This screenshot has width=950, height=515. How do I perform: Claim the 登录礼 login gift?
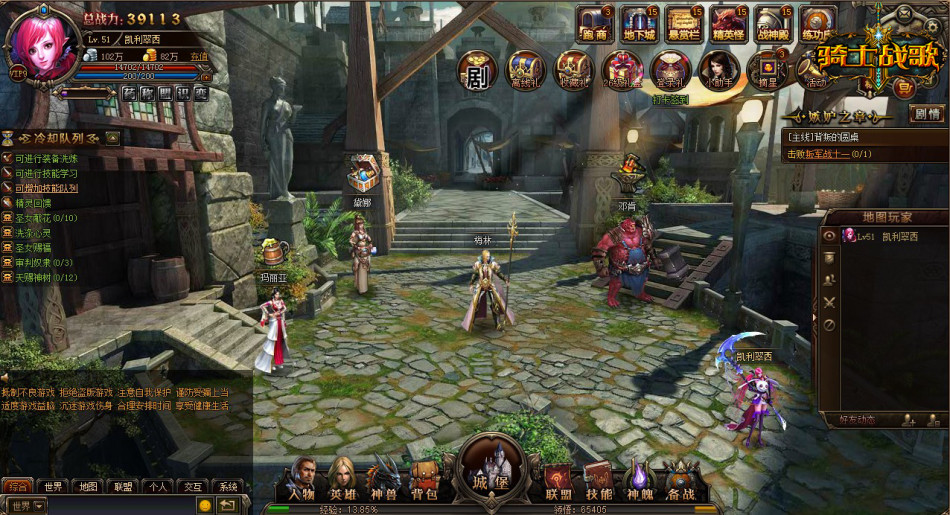point(670,72)
